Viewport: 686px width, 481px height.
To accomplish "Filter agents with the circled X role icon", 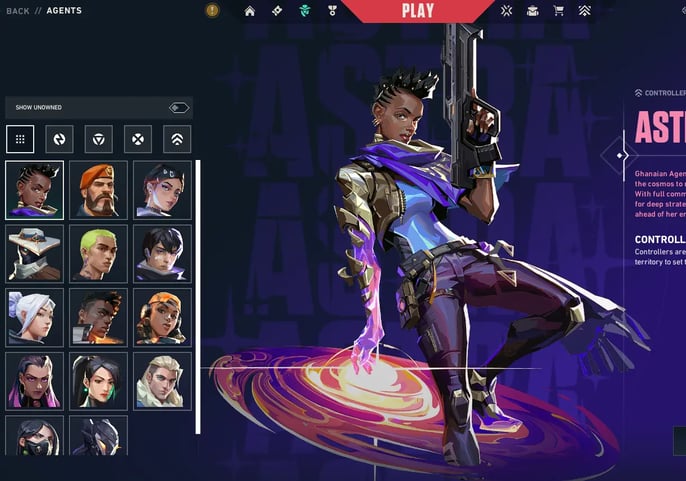I will 137,139.
